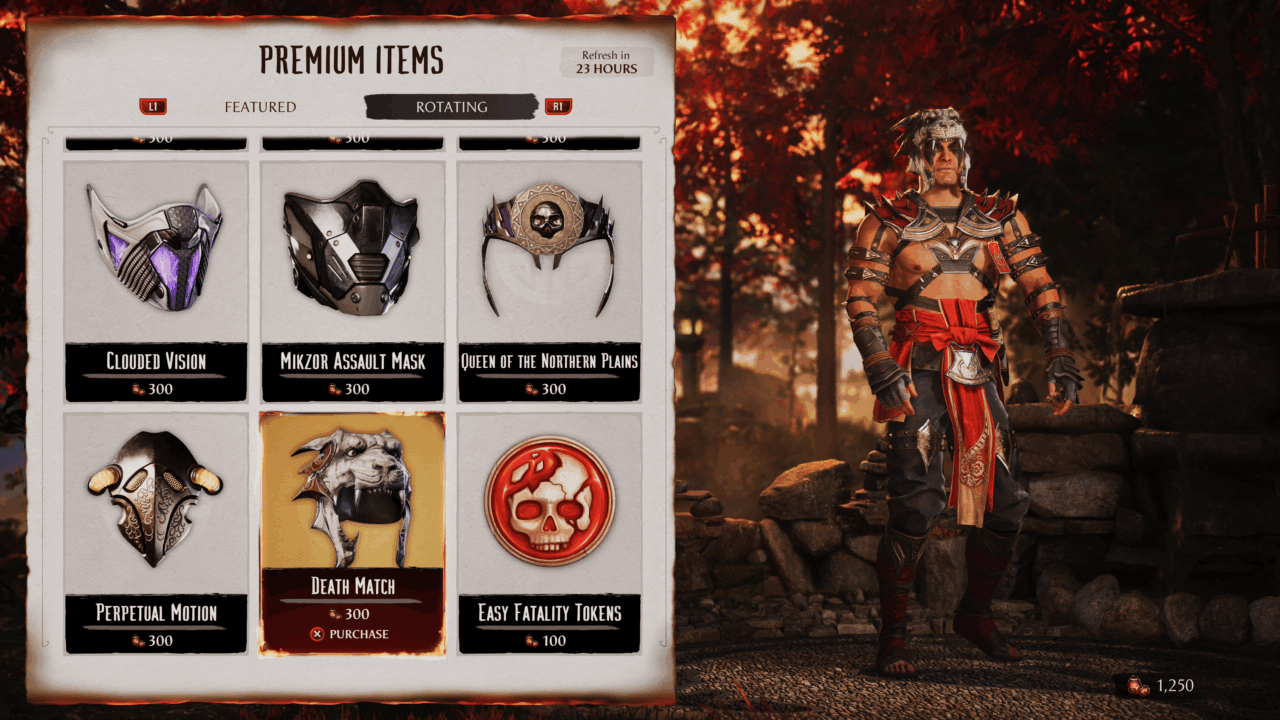The image size is (1280, 720).
Task: Select the Rotating tab
Action: (451, 107)
